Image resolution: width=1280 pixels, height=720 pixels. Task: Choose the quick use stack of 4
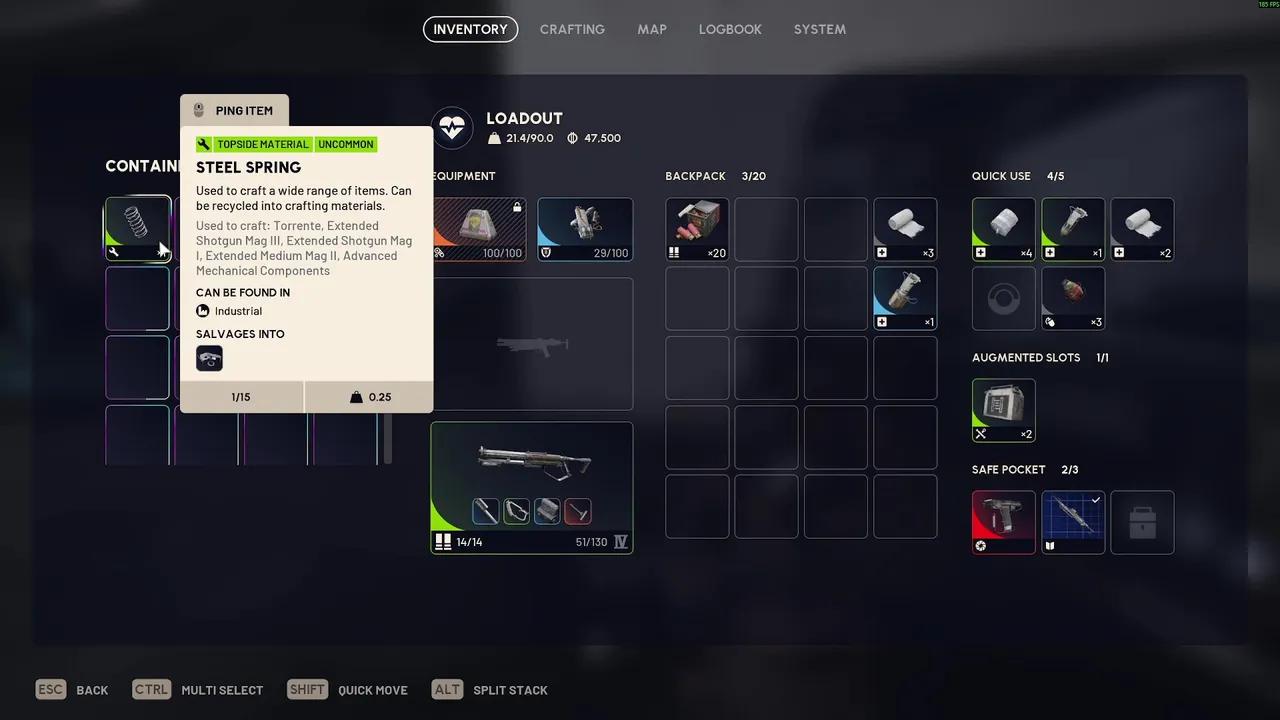pos(1003,228)
